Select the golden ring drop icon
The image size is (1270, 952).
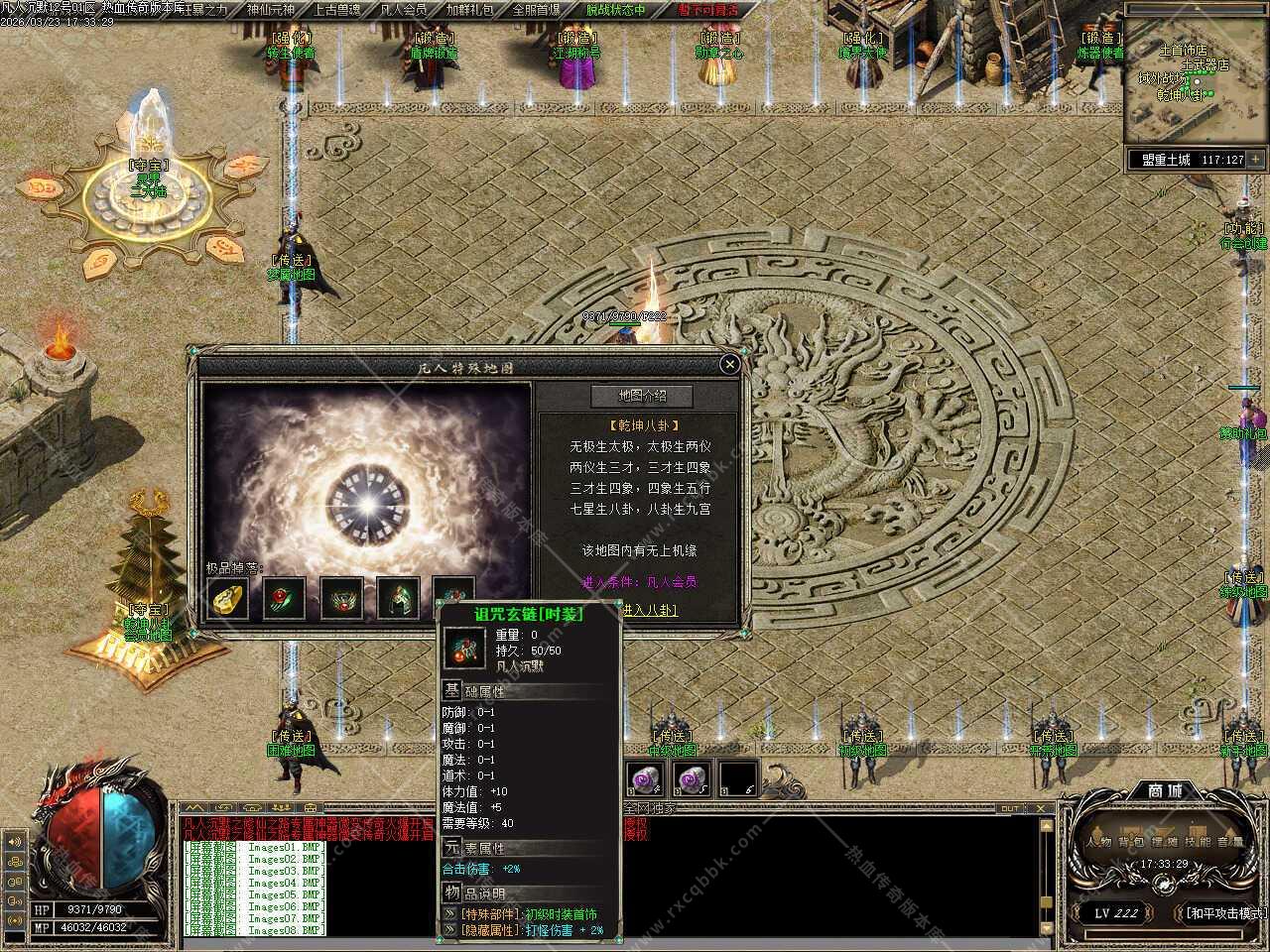227,598
